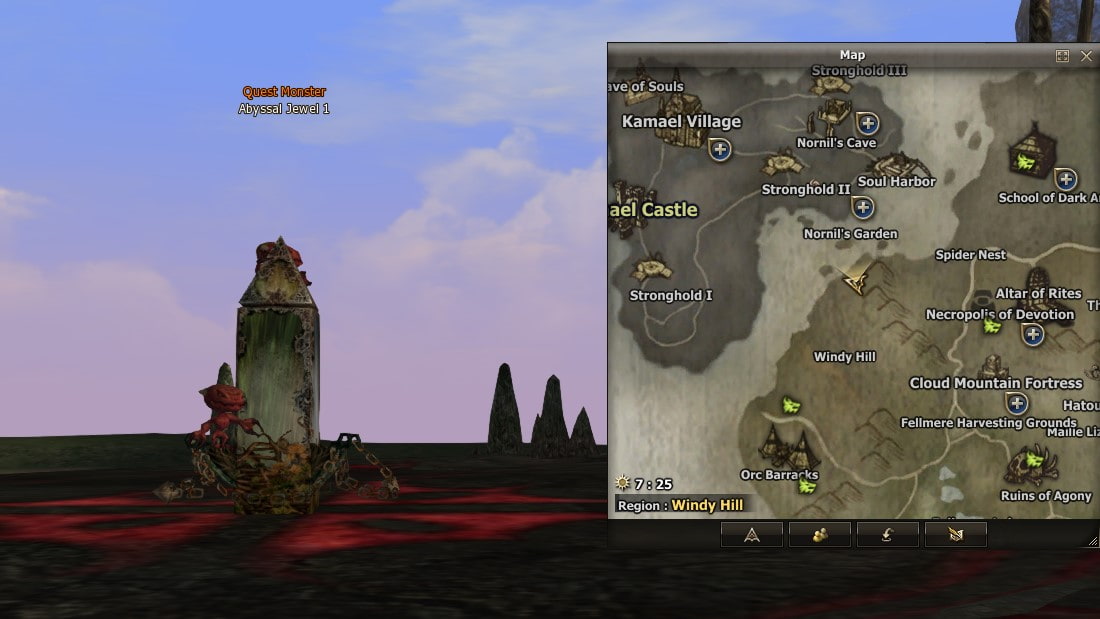The image size is (1100, 619).
Task: Click the Kamael Village teleport marker
Action: 719,149
